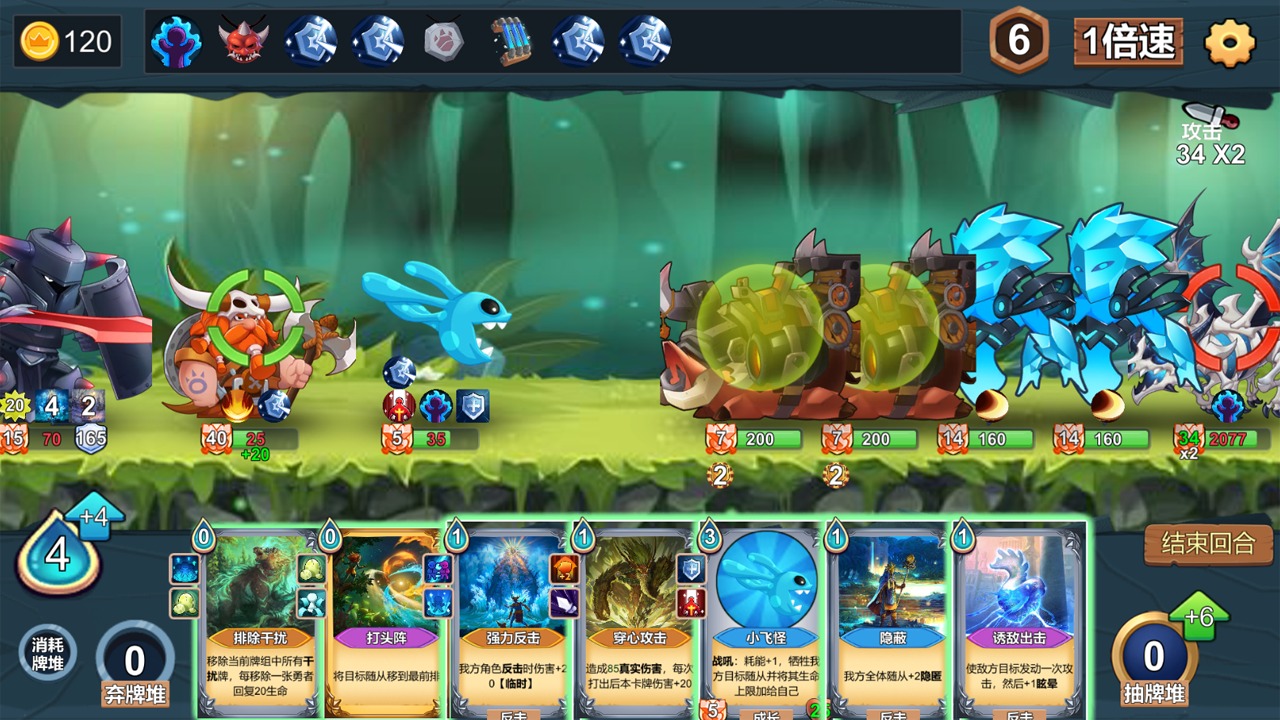Play the 隐蔽 card
The image size is (1280, 720).
pyautogui.click(x=892, y=620)
